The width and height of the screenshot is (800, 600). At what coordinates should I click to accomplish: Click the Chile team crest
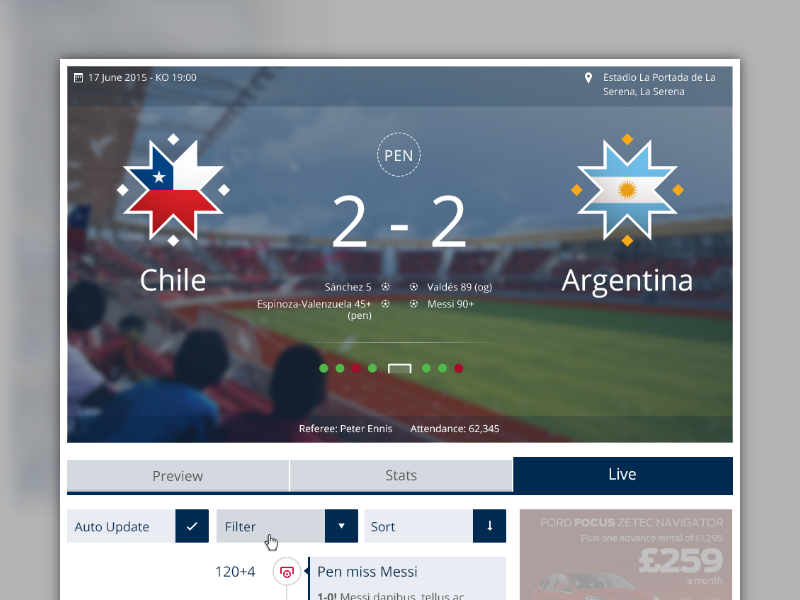173,190
